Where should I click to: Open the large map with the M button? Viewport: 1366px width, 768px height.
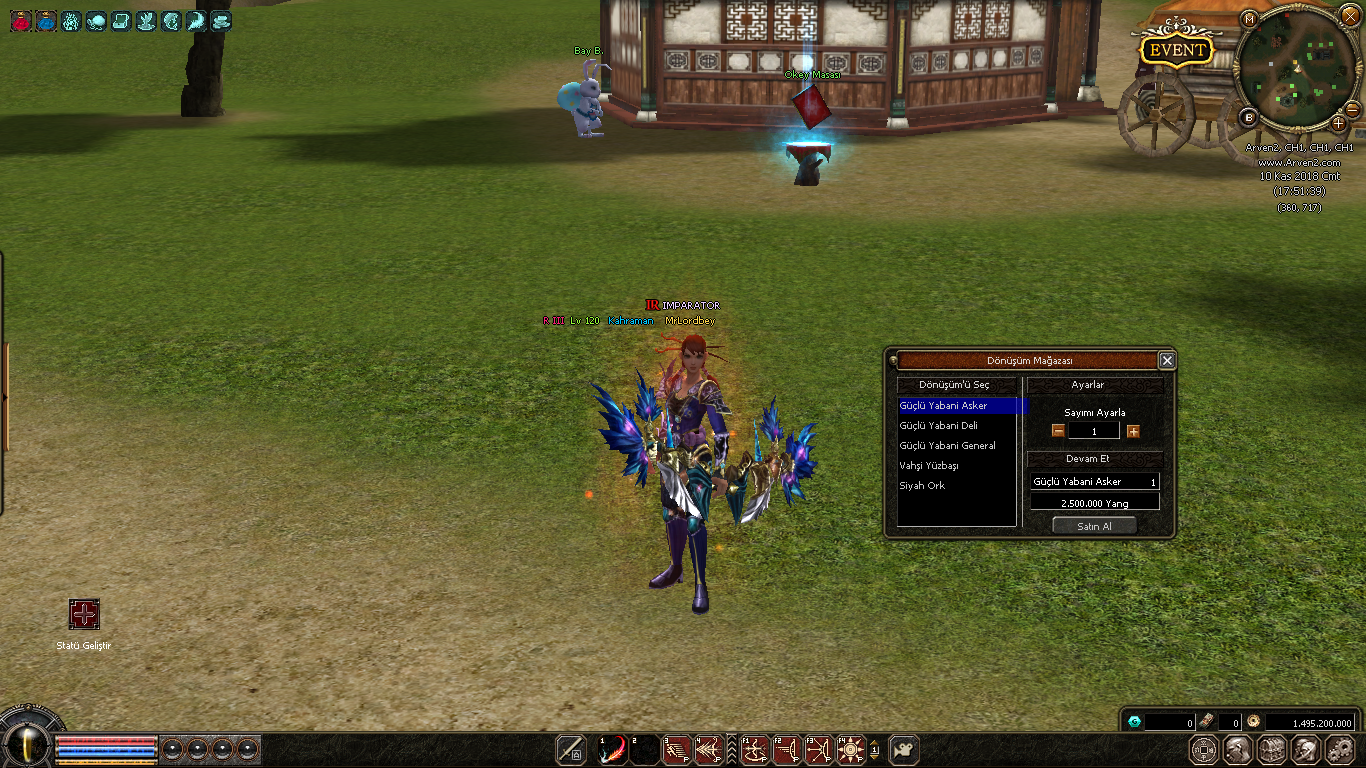coord(1249,19)
